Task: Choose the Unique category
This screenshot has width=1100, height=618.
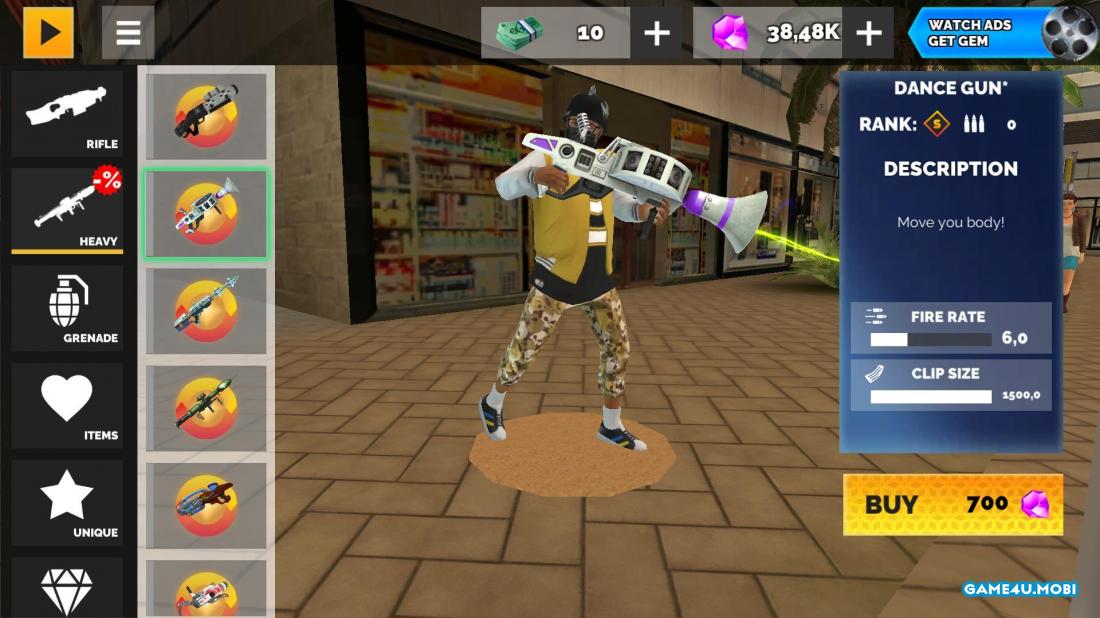Action: tap(67, 502)
